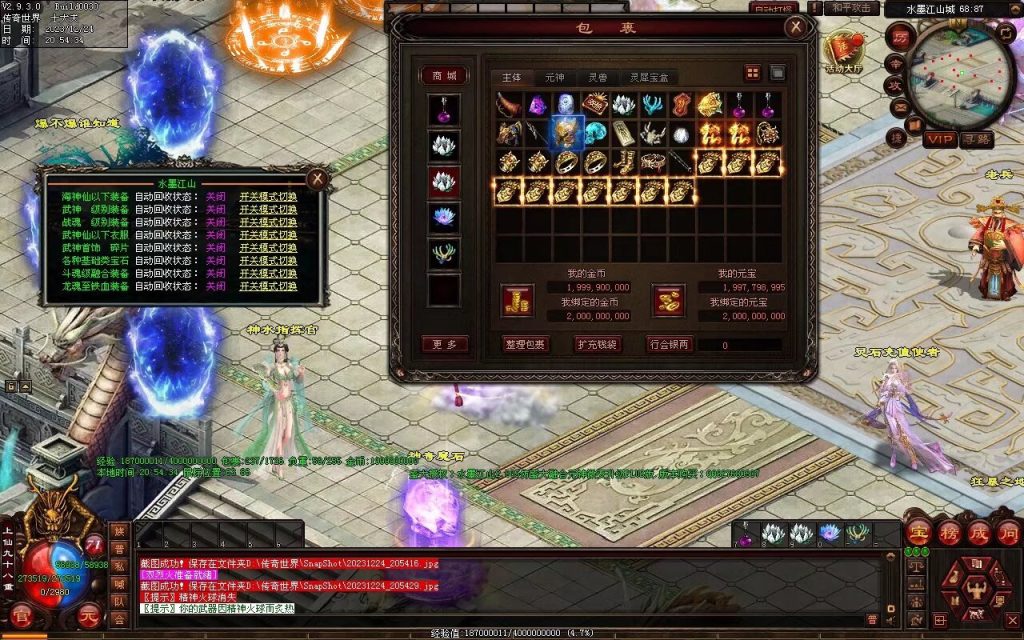Select the cyan skull item in inventory
This screenshot has width=1024, height=640.
597,132
